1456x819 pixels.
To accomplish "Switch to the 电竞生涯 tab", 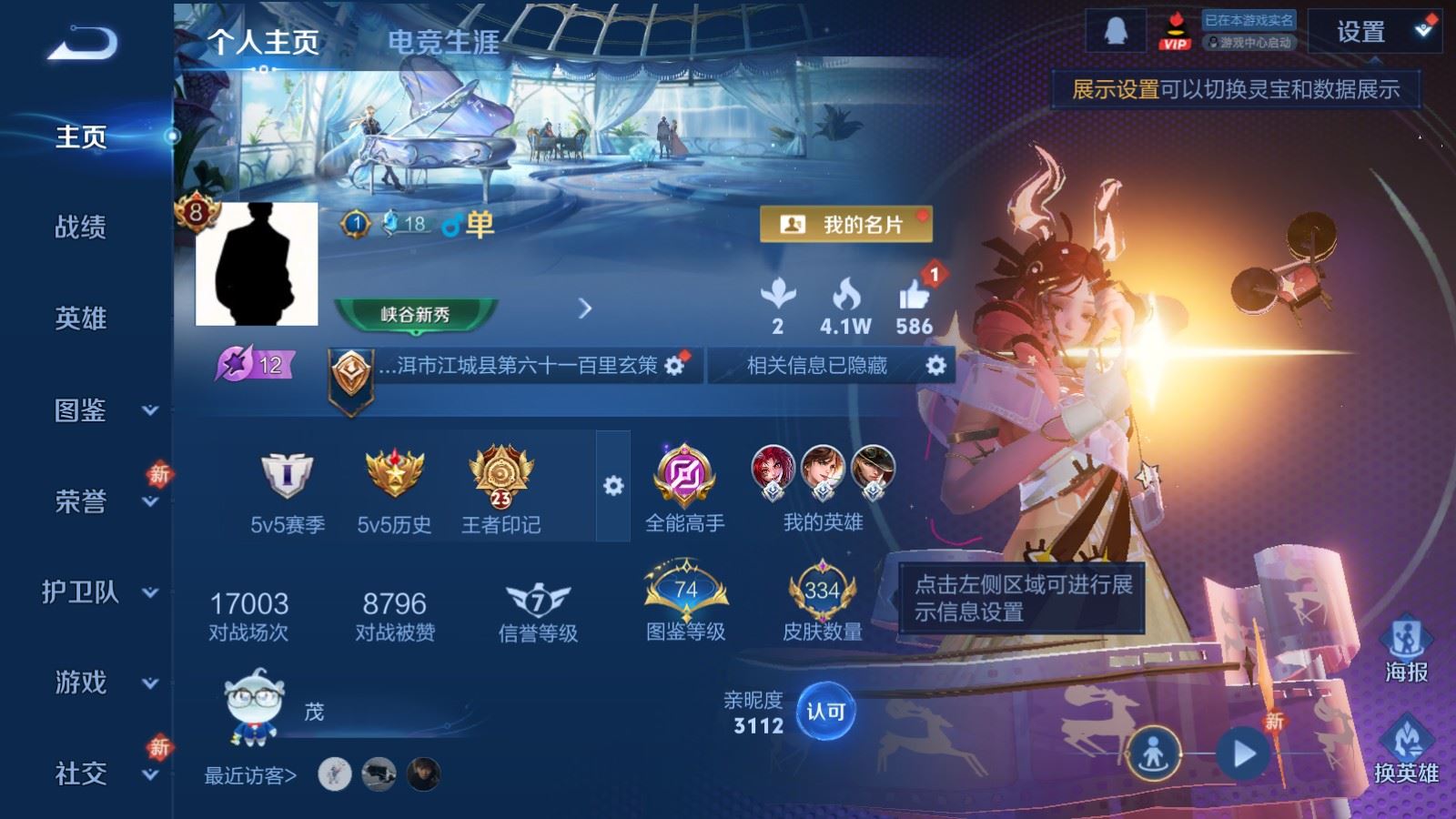I will [x=445, y=41].
